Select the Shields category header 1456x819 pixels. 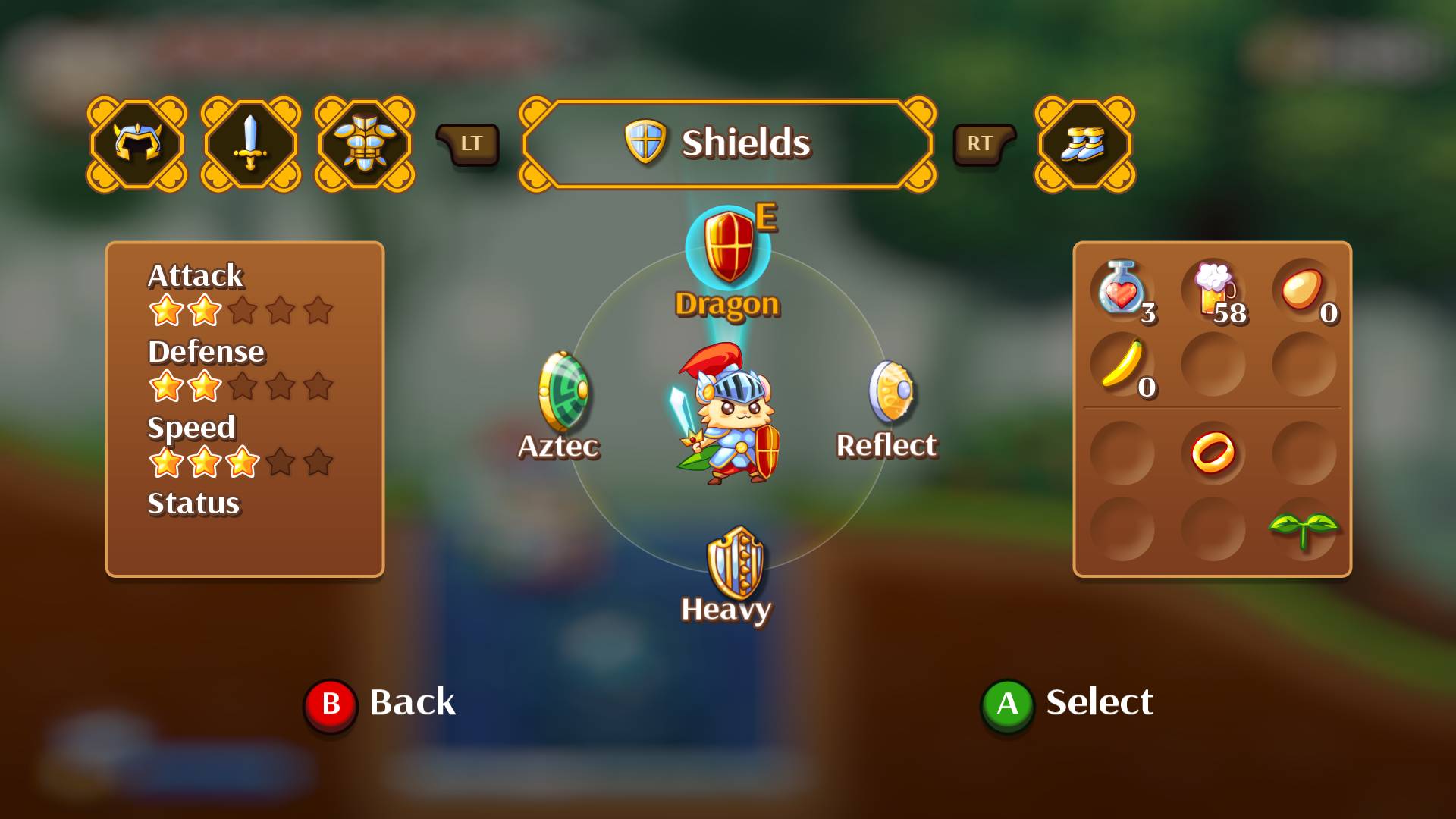[727, 143]
